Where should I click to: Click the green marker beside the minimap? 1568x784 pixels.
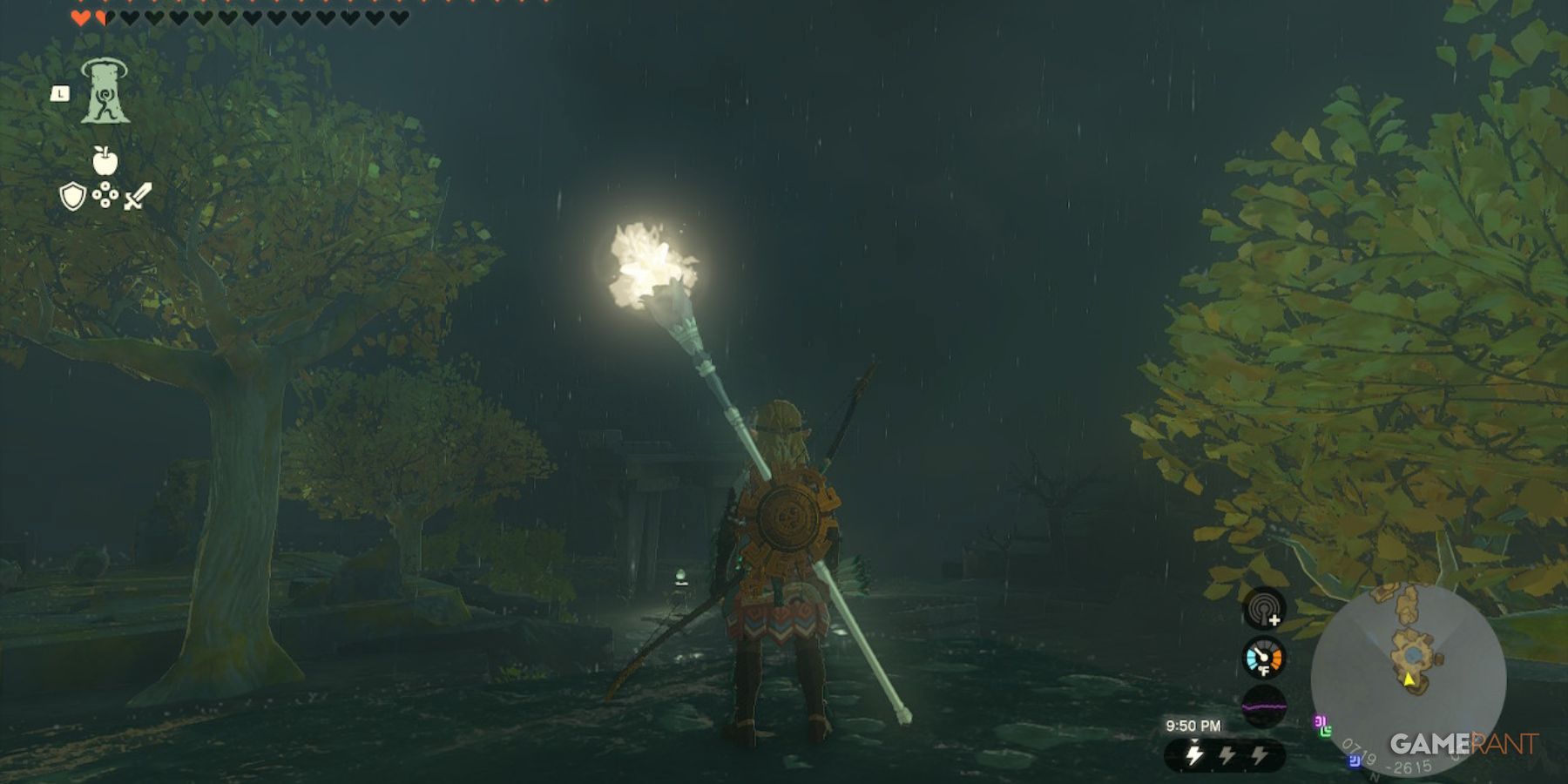[1326, 732]
